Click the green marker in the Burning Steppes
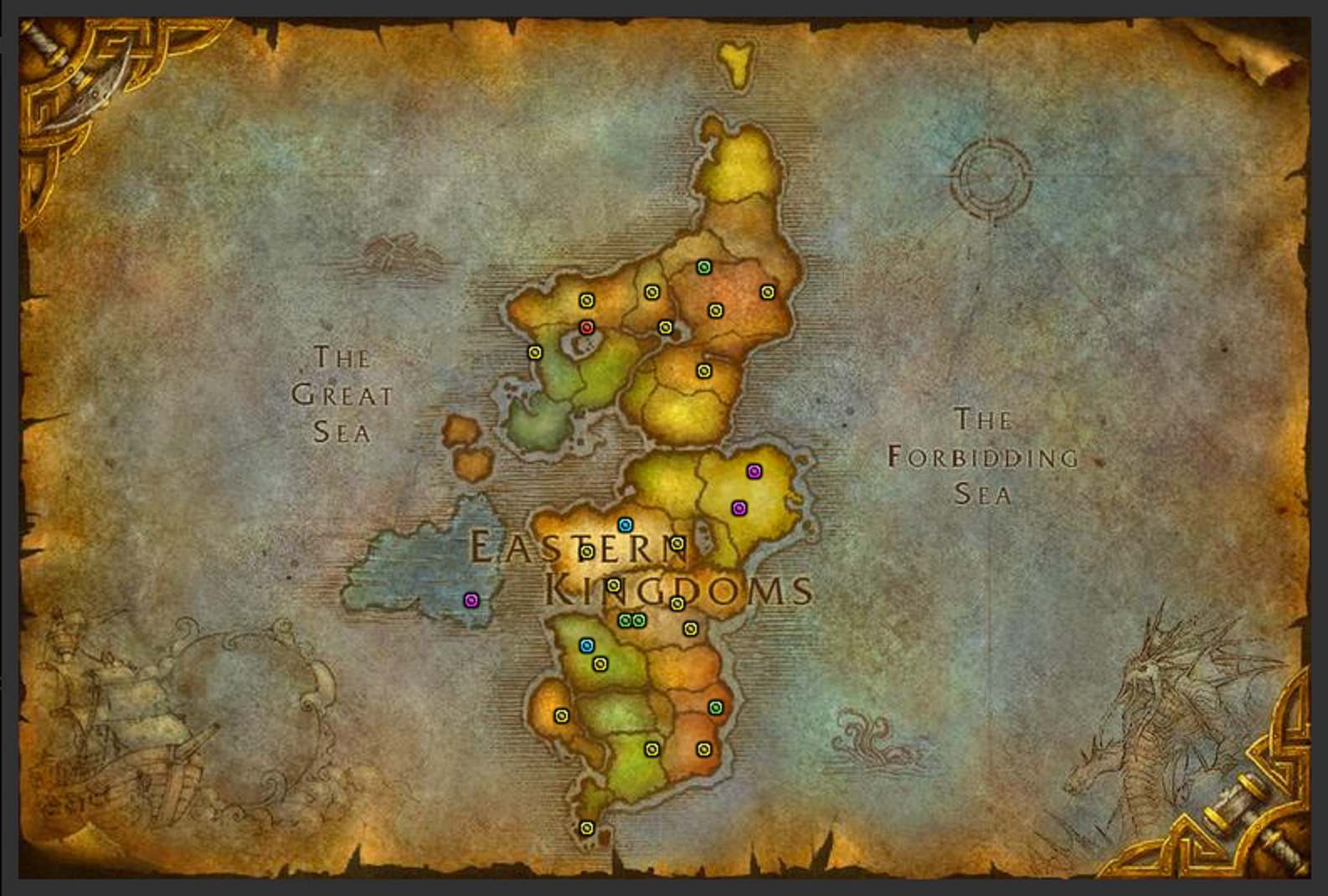1328x896 pixels. coord(714,708)
